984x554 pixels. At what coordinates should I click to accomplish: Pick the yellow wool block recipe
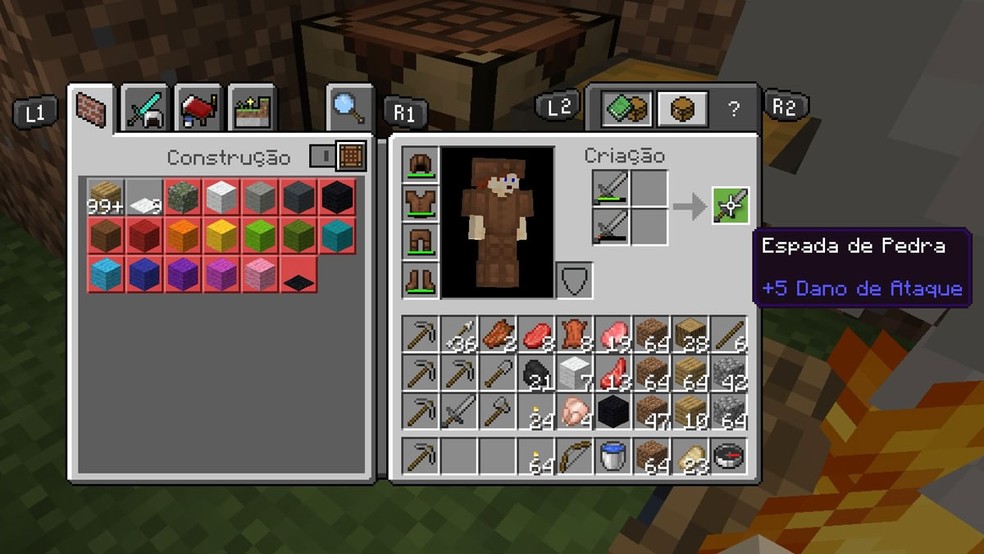[222, 235]
